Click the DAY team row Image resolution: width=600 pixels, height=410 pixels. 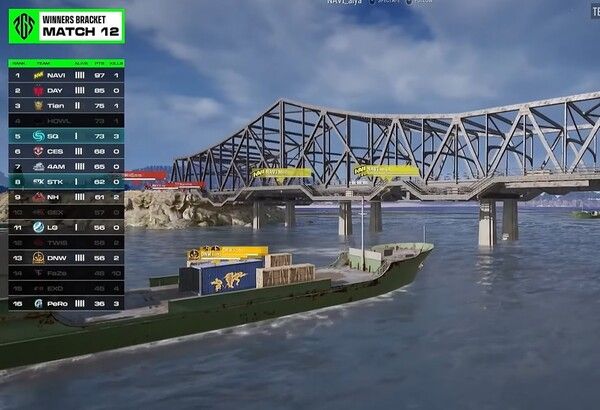tap(66, 90)
